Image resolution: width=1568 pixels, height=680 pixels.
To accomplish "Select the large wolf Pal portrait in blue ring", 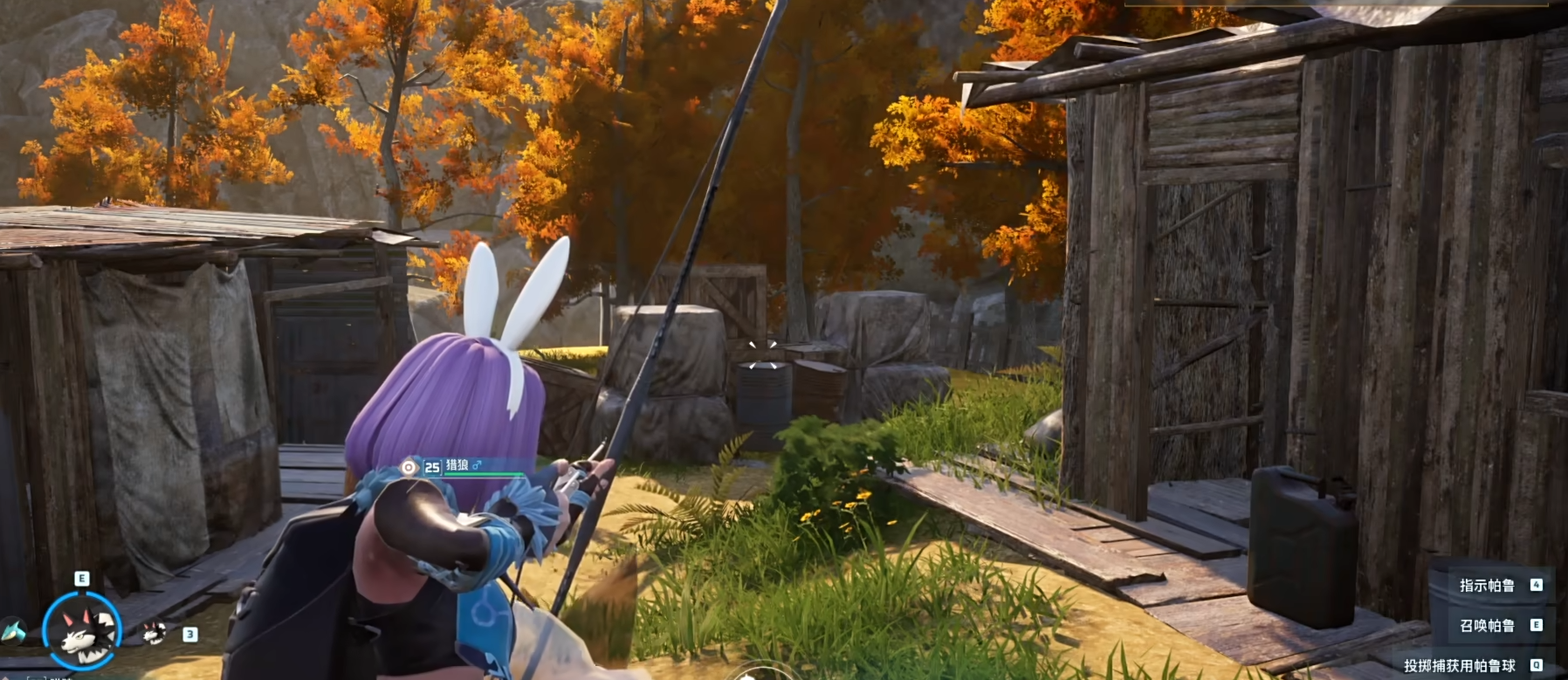I will (x=81, y=628).
